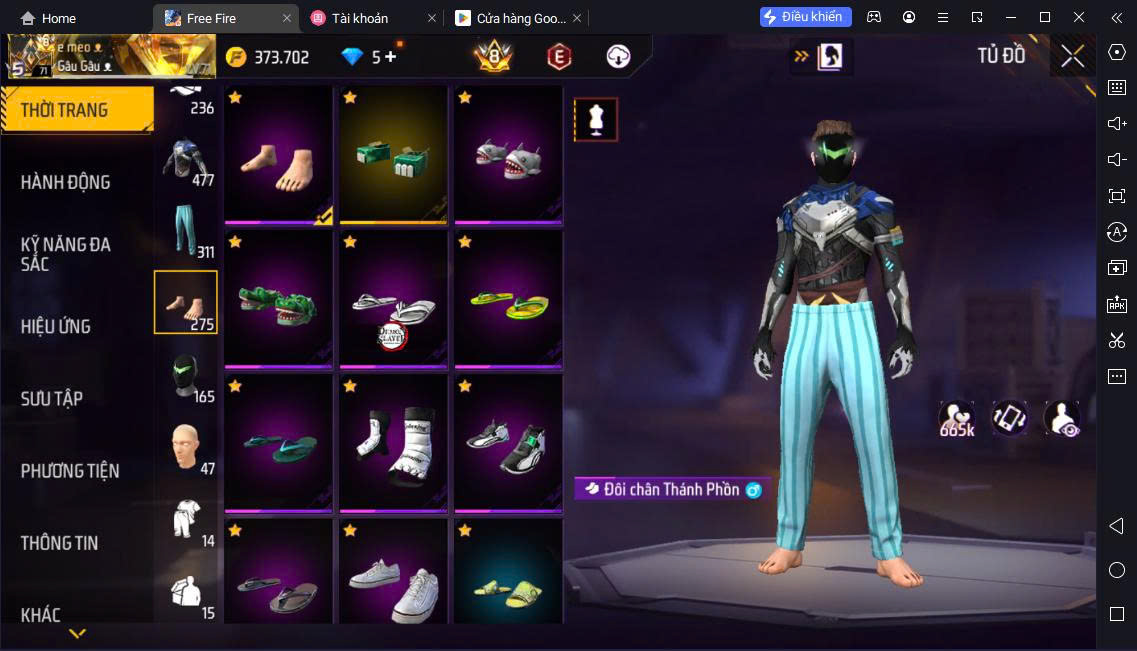Choose the bare feet shoe item
Image resolution: width=1137 pixels, height=651 pixels.
coord(278,156)
